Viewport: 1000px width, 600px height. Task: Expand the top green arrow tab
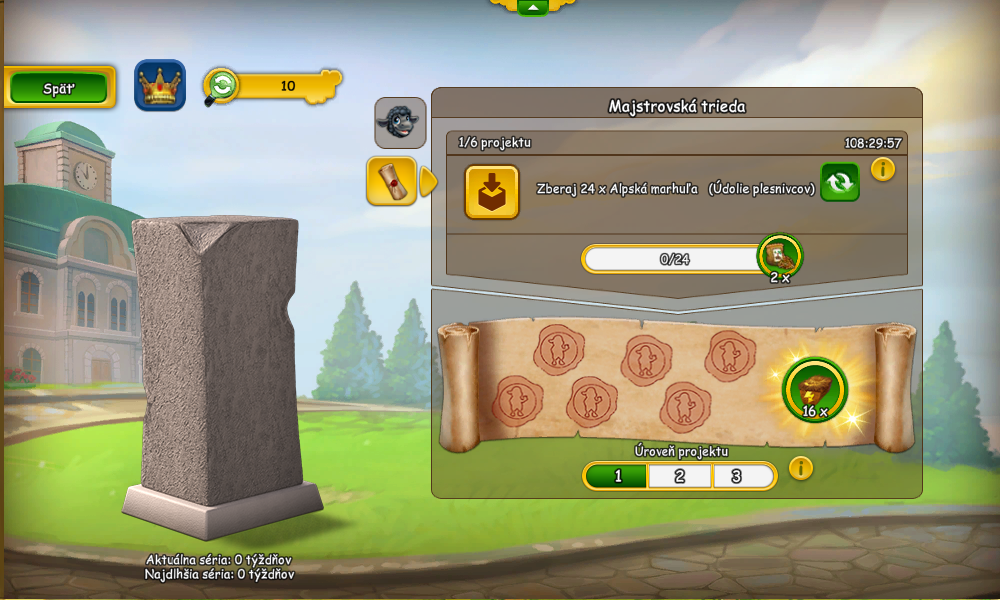[532, 7]
